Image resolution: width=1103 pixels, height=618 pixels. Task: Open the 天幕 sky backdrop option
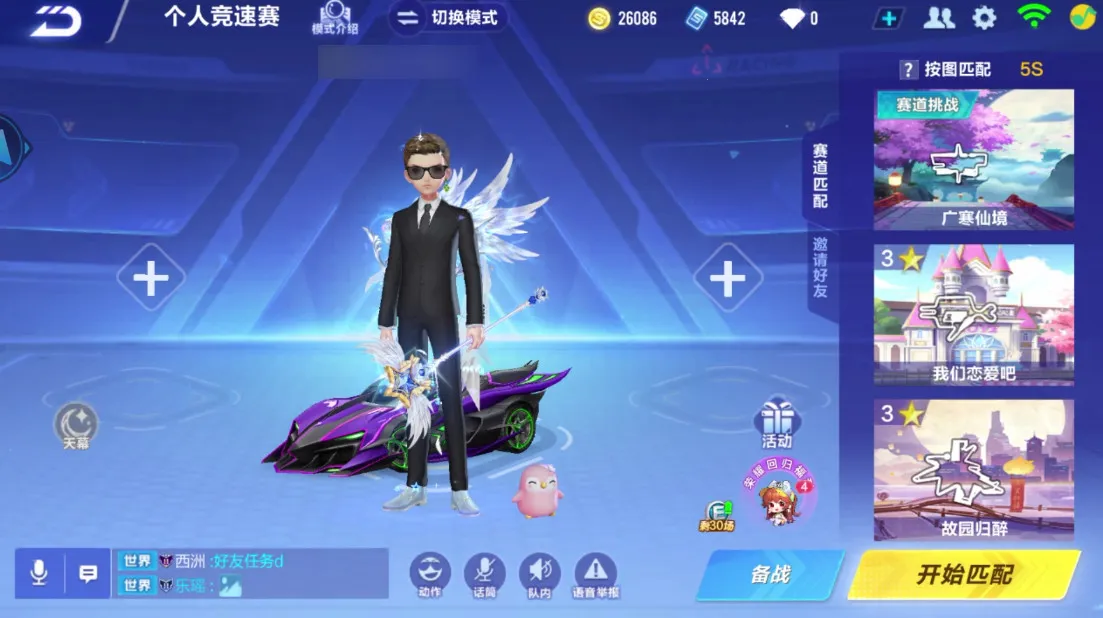76,424
